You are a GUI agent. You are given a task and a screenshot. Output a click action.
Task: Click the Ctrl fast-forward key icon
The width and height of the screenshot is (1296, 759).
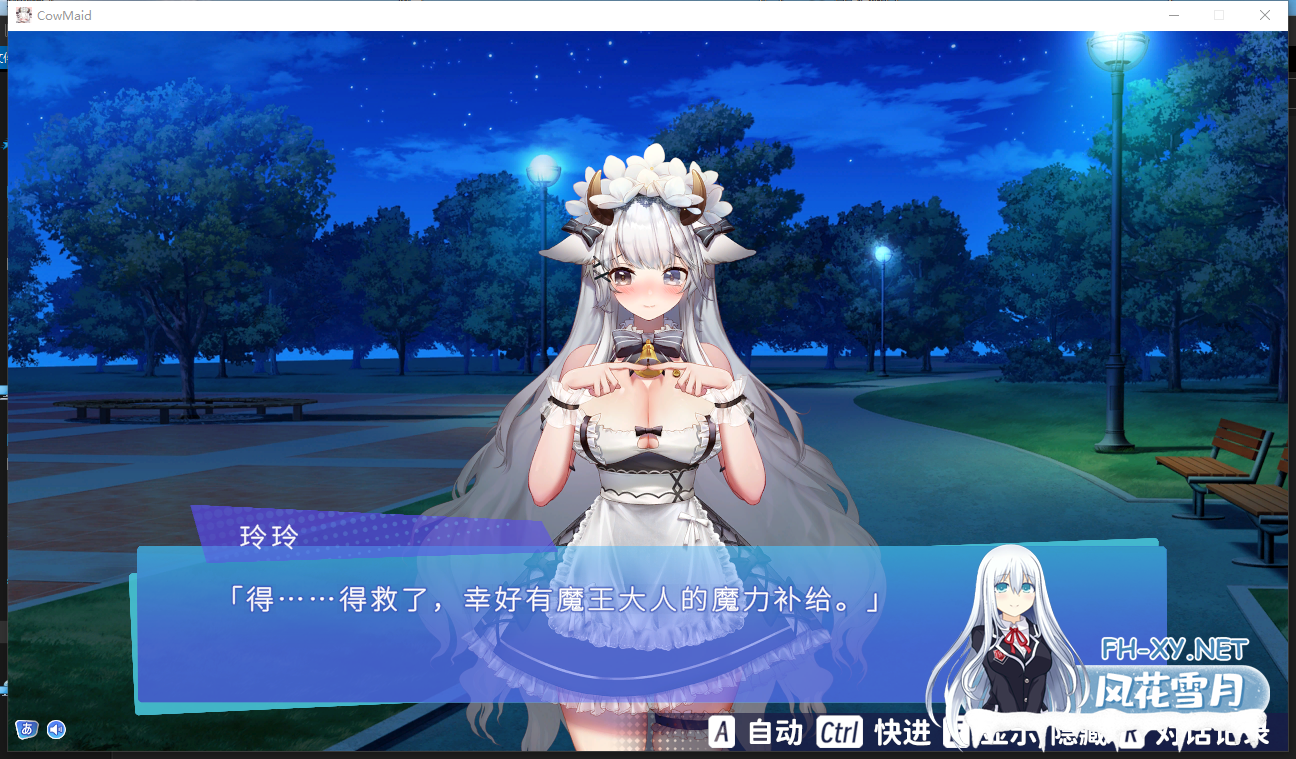pos(840,733)
